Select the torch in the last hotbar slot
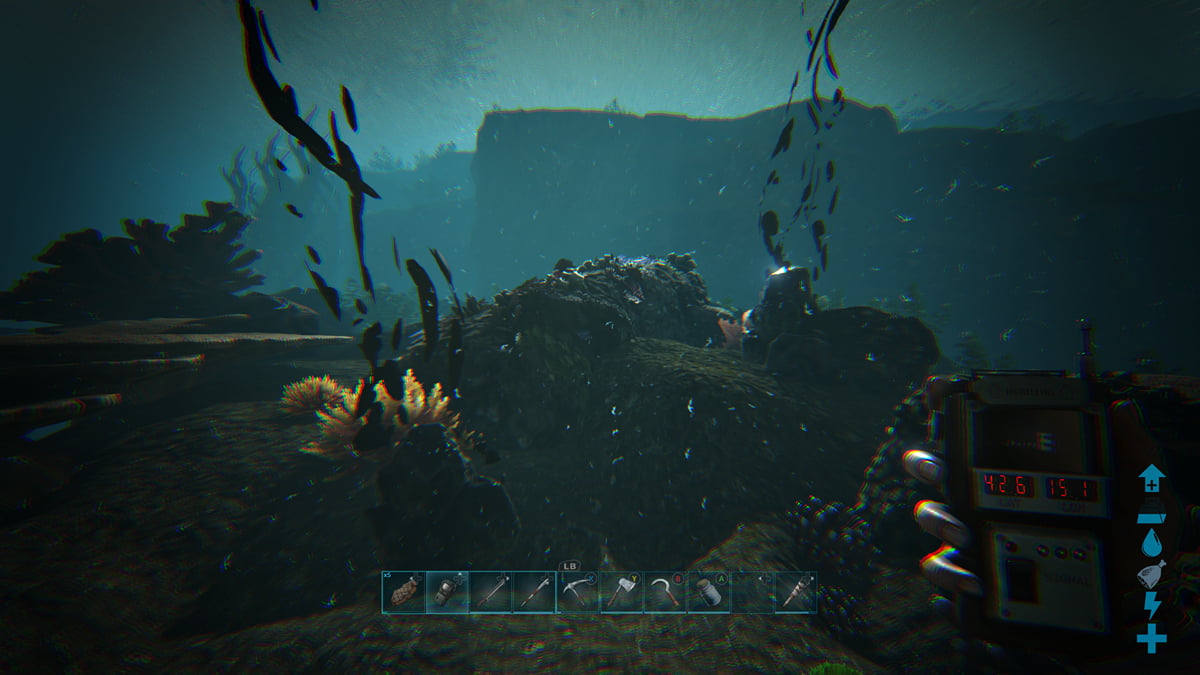The height and width of the screenshot is (675, 1200). coord(795,592)
